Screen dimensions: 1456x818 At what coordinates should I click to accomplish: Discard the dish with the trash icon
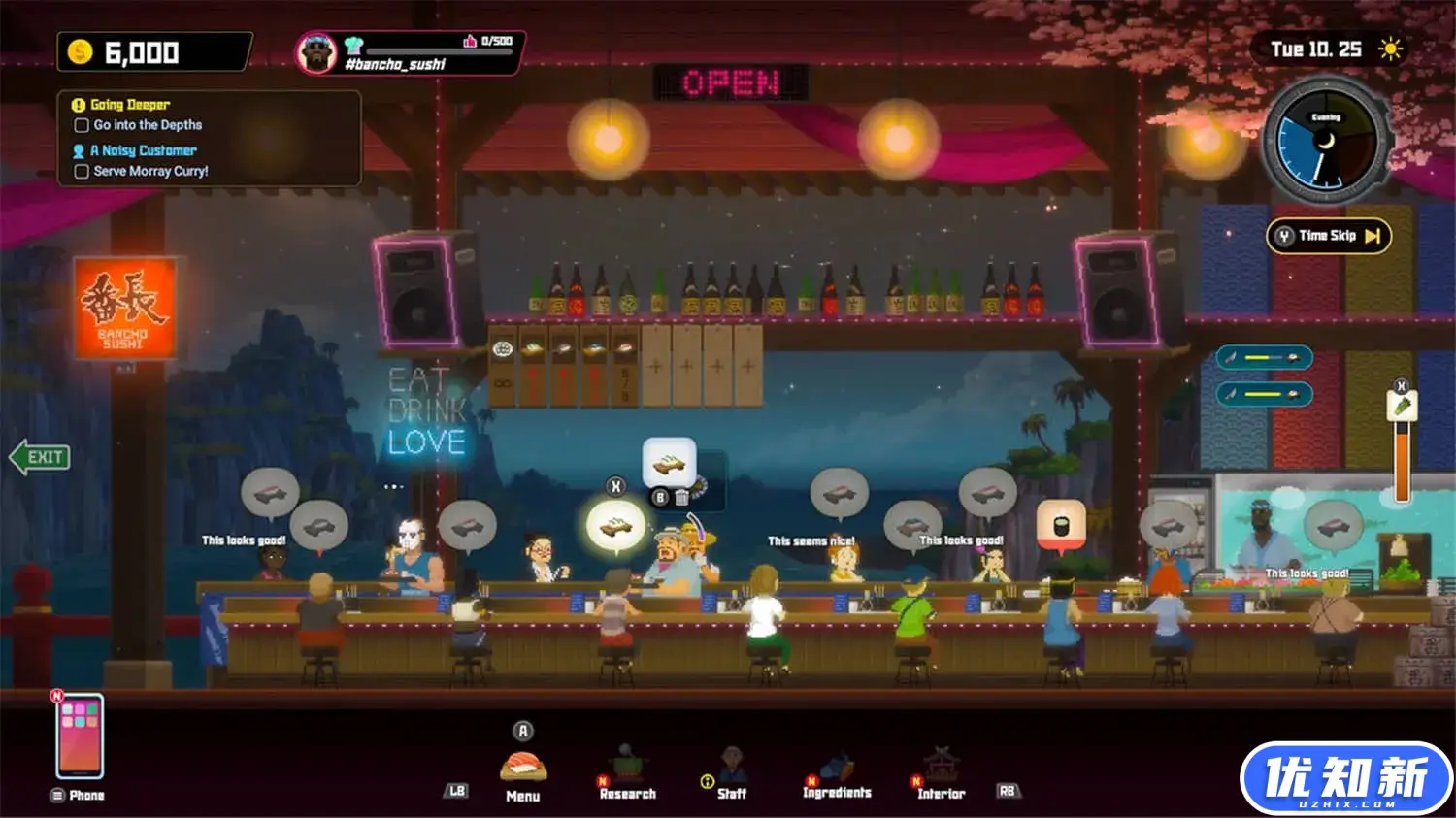pos(682,498)
